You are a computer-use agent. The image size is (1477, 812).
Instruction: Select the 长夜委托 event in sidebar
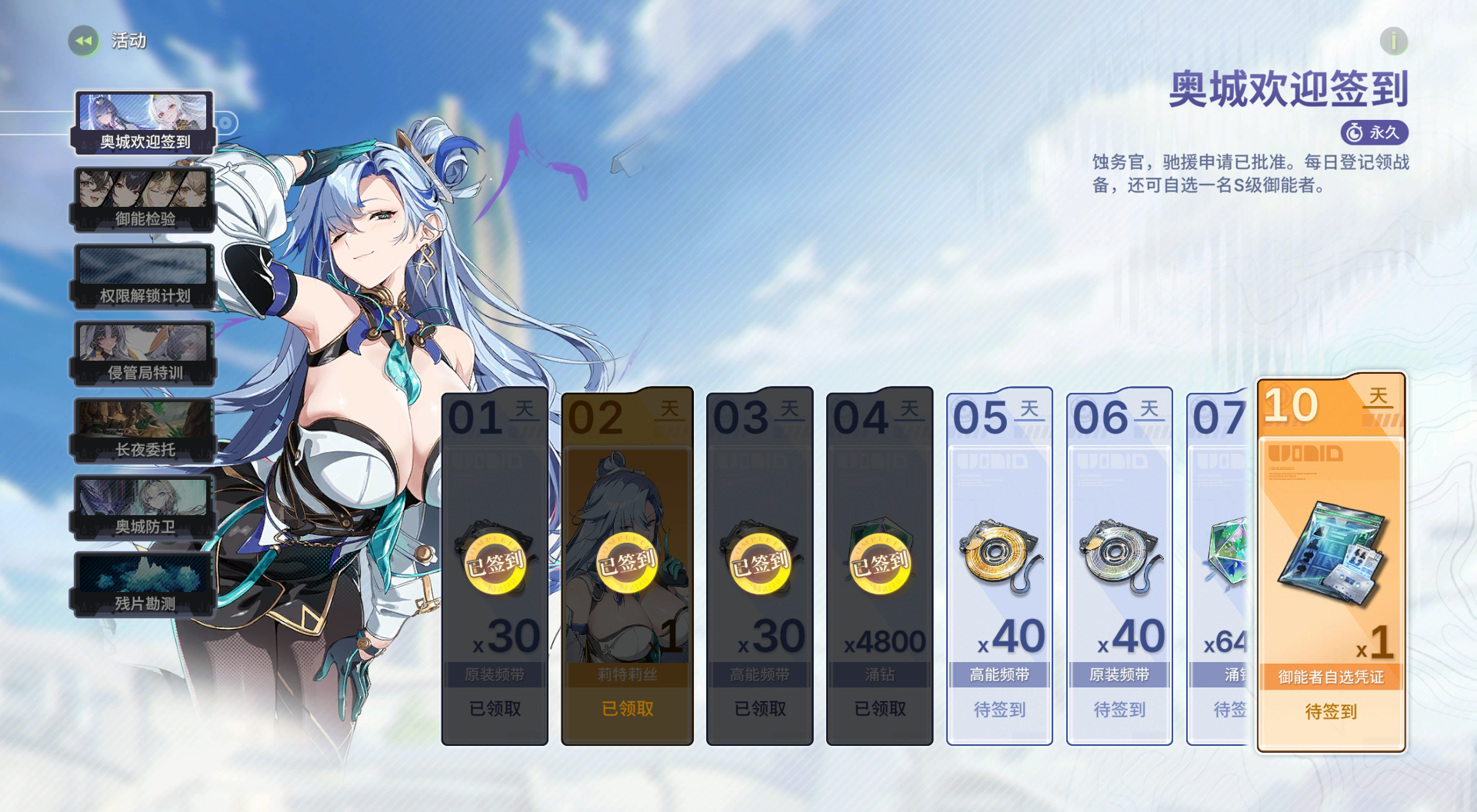tap(143, 428)
